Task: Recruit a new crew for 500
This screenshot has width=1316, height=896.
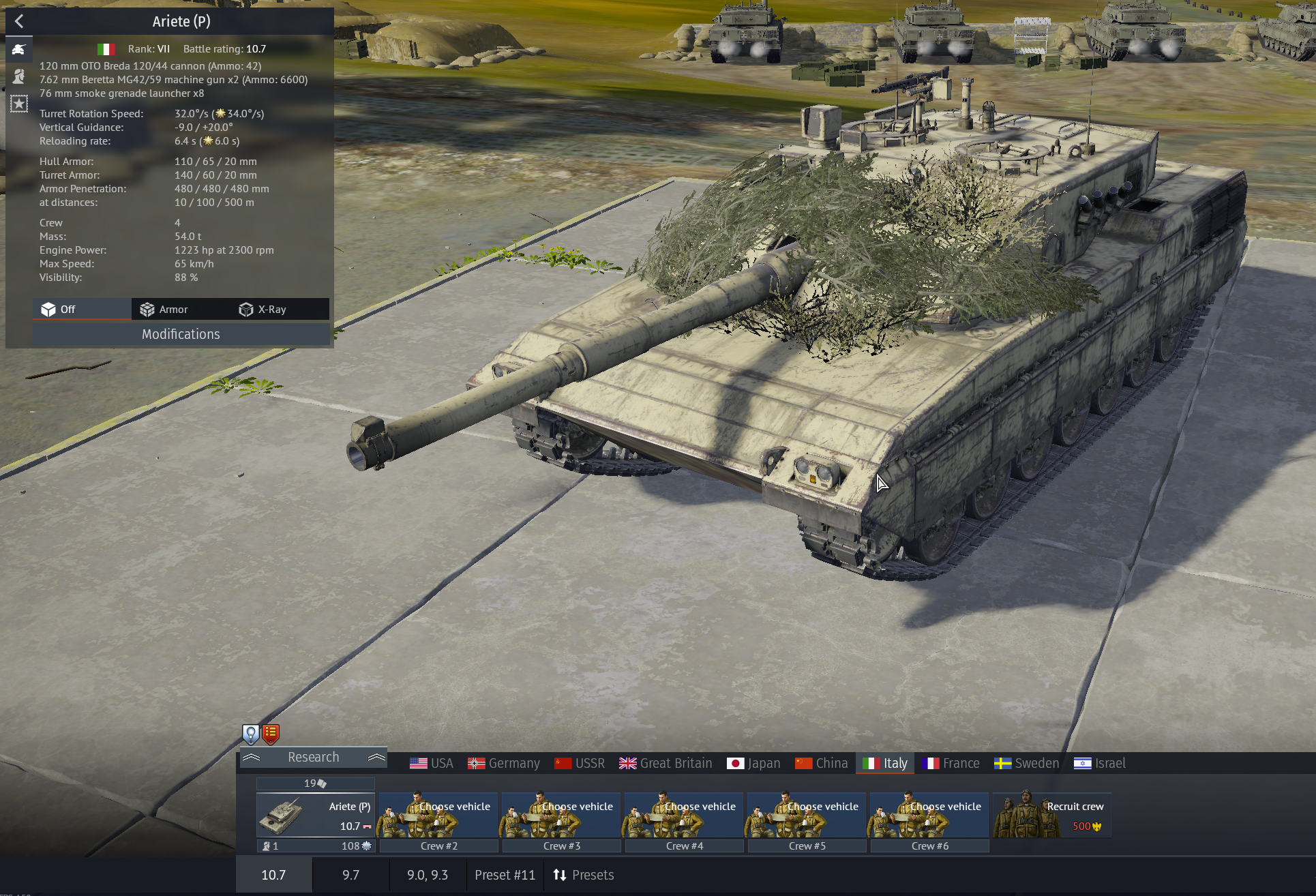Action: tap(1051, 816)
